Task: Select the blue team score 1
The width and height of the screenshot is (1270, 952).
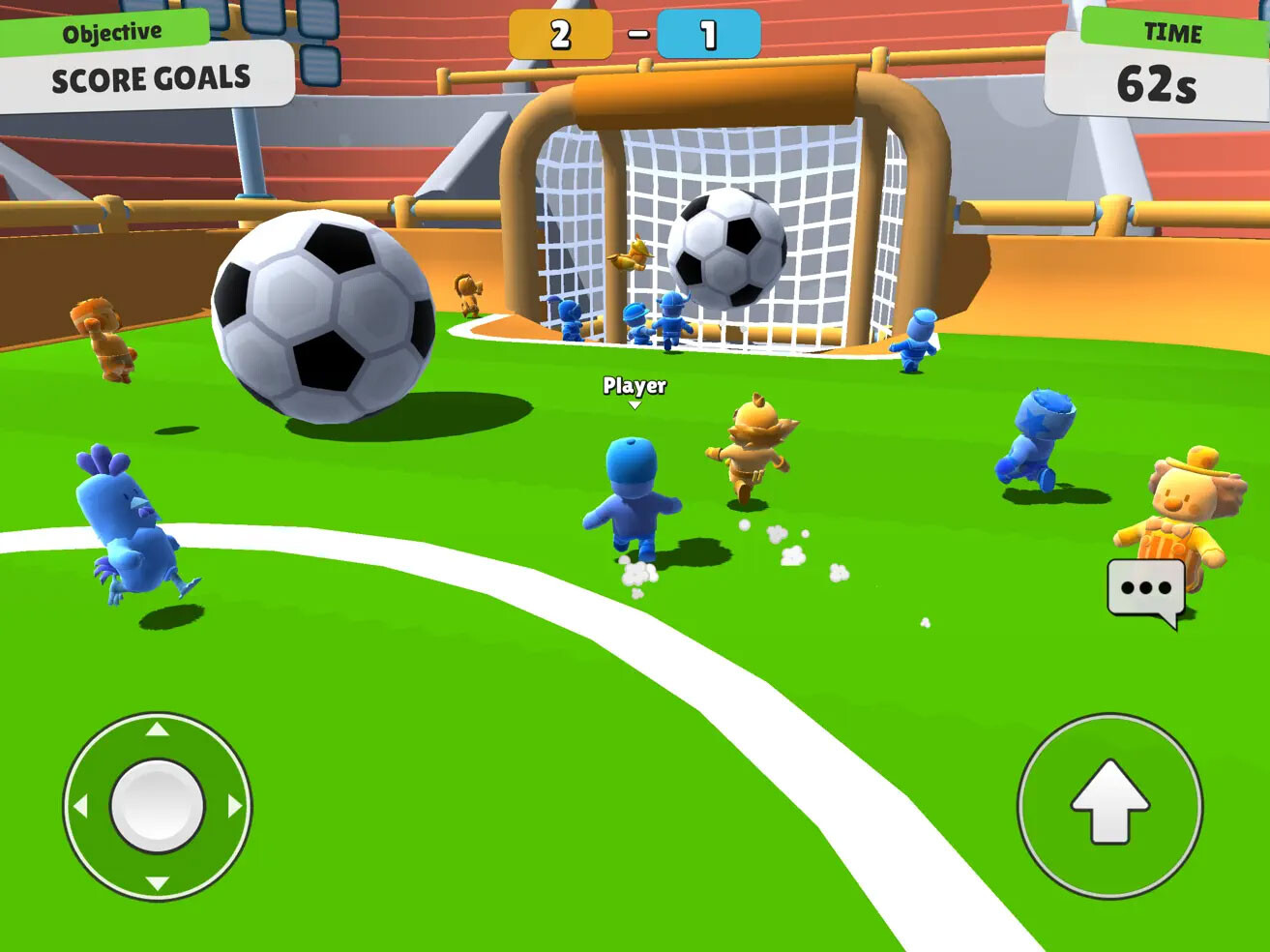Action: [707, 32]
